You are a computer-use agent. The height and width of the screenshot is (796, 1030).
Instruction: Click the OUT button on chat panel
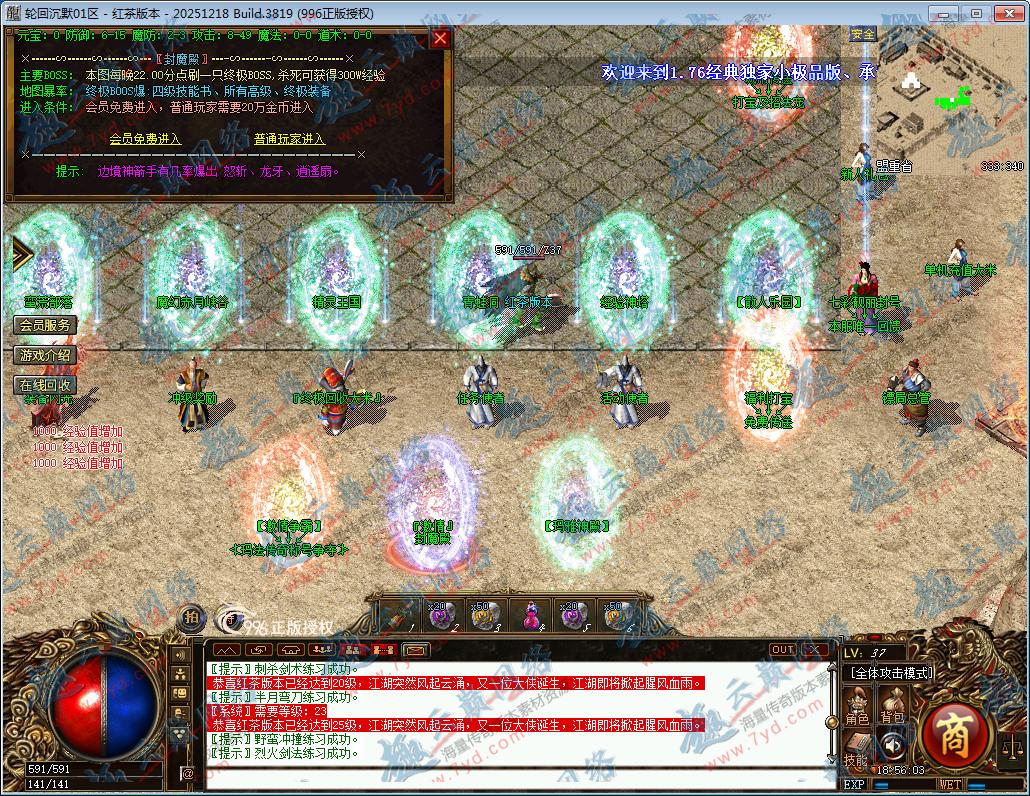click(782, 650)
